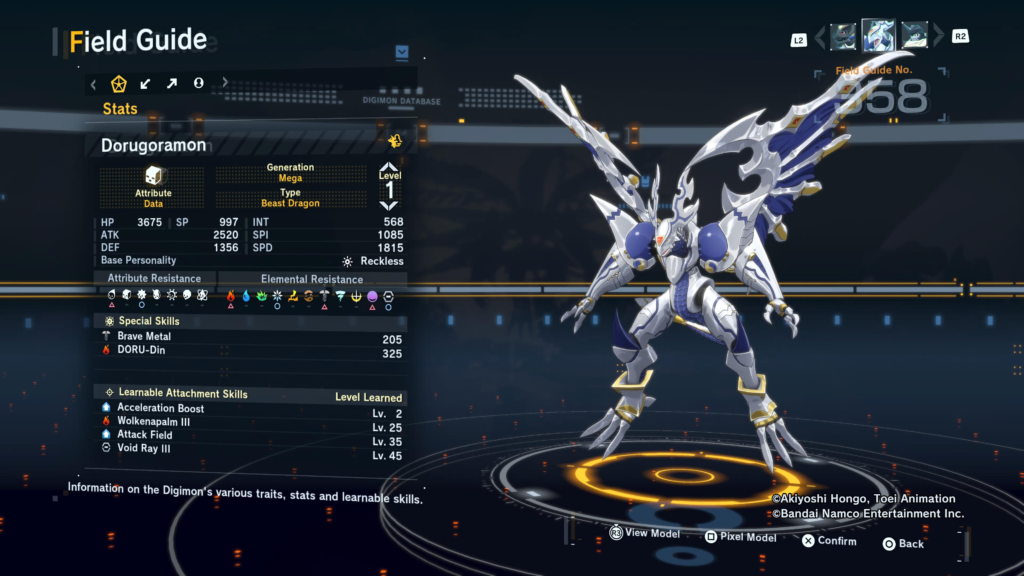Click the left chevron by the Digimon thumbnails
The width and height of the screenshot is (1024, 576).
[x=821, y=37]
